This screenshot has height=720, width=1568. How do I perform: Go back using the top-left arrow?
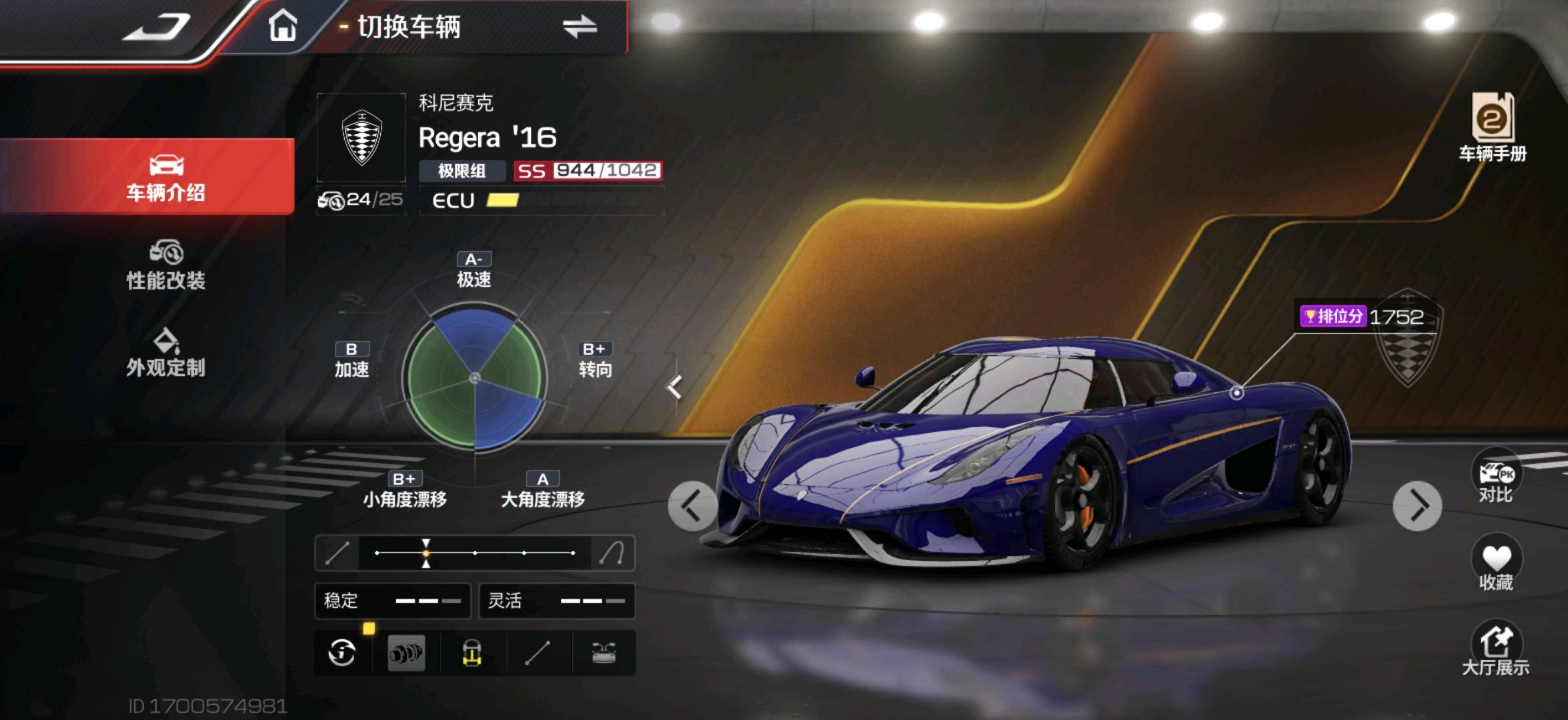pos(157,28)
